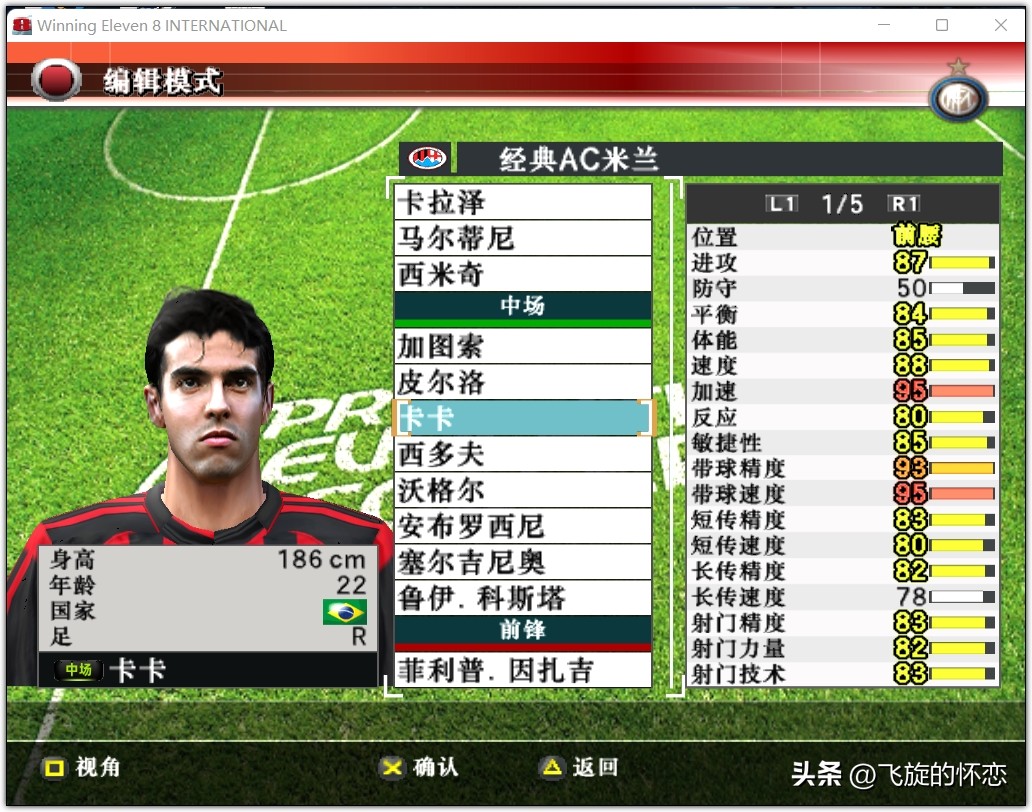The height and width of the screenshot is (812, 1032).
Task: Maximize the game window
Action: [x=941, y=25]
